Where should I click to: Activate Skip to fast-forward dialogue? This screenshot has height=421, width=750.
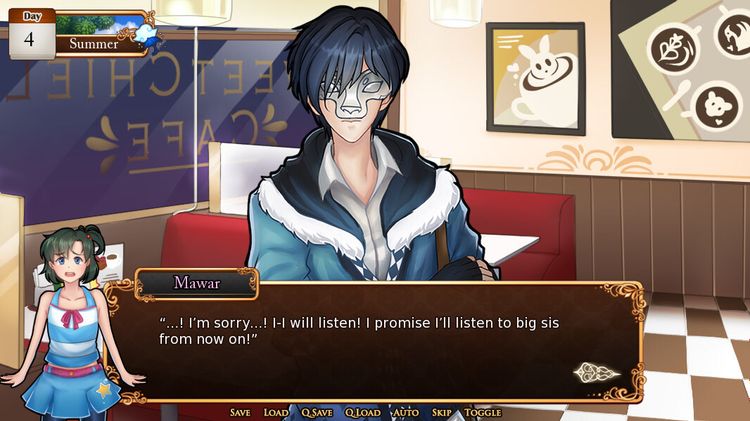click(442, 412)
